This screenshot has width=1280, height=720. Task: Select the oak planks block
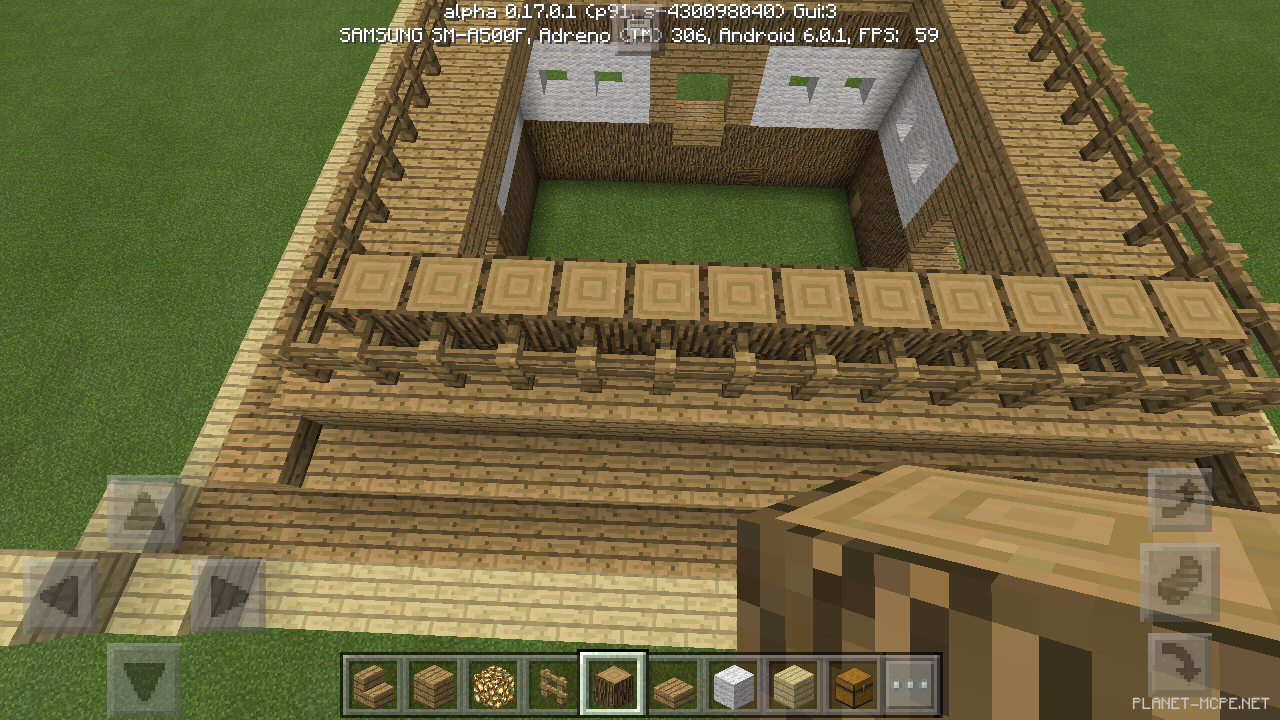coord(431,684)
